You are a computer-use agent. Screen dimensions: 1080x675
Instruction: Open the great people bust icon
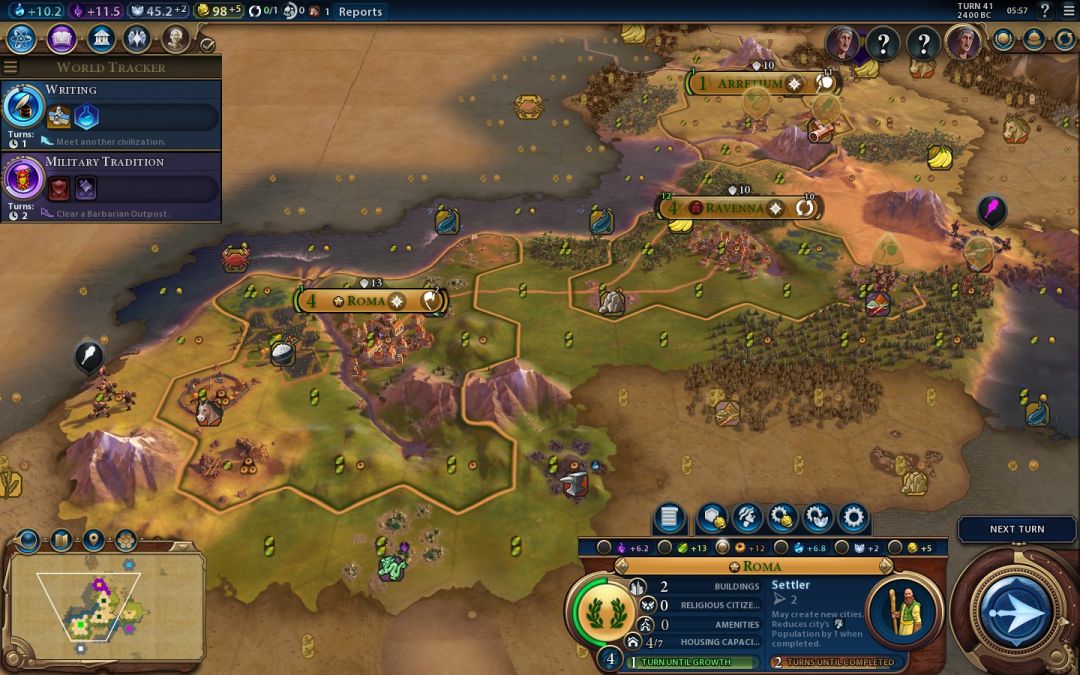[x=175, y=40]
